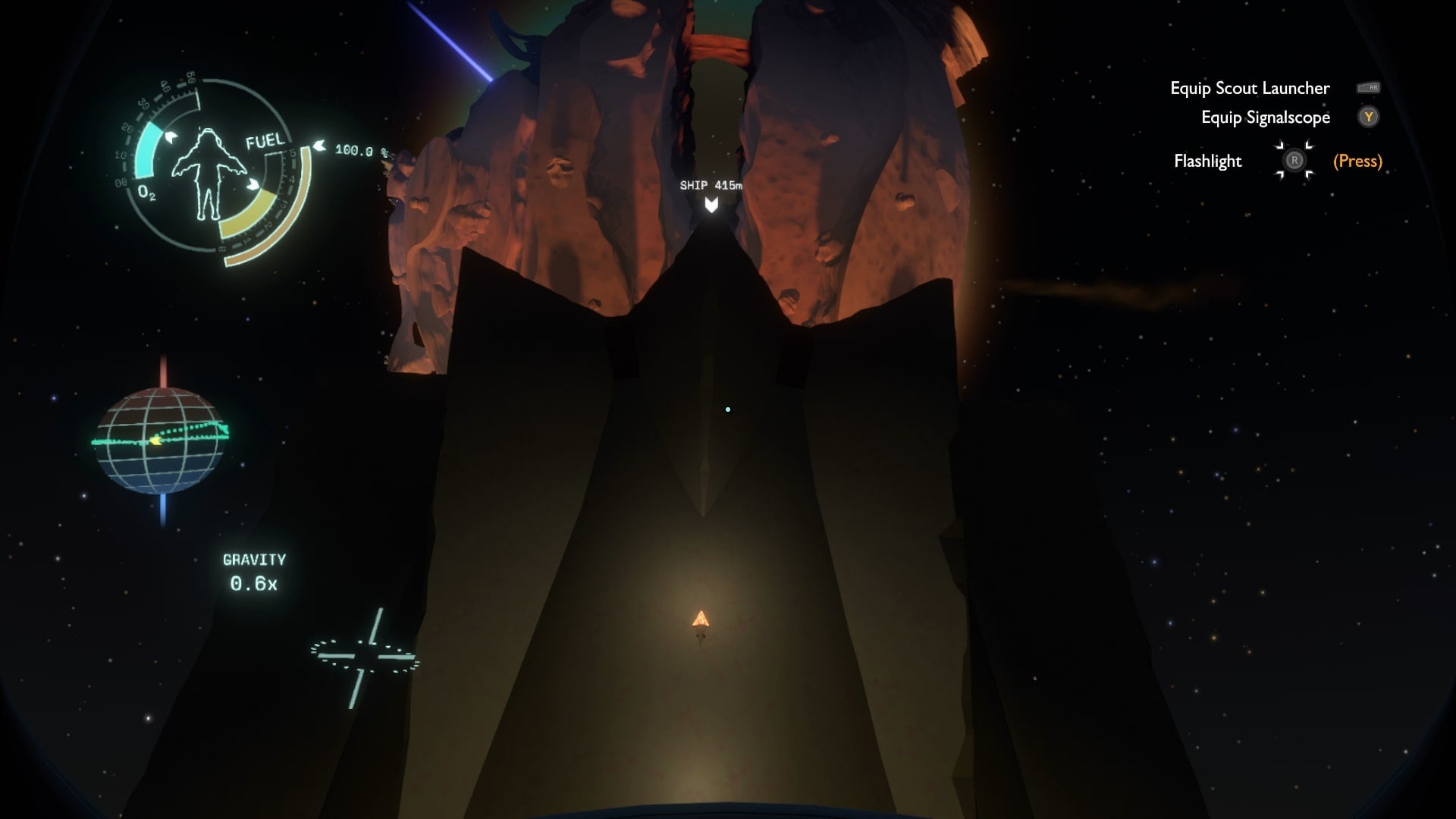Viewport: 1456px width, 819px height.
Task: Click the orange (Press) prompt text
Action: coord(1357,161)
